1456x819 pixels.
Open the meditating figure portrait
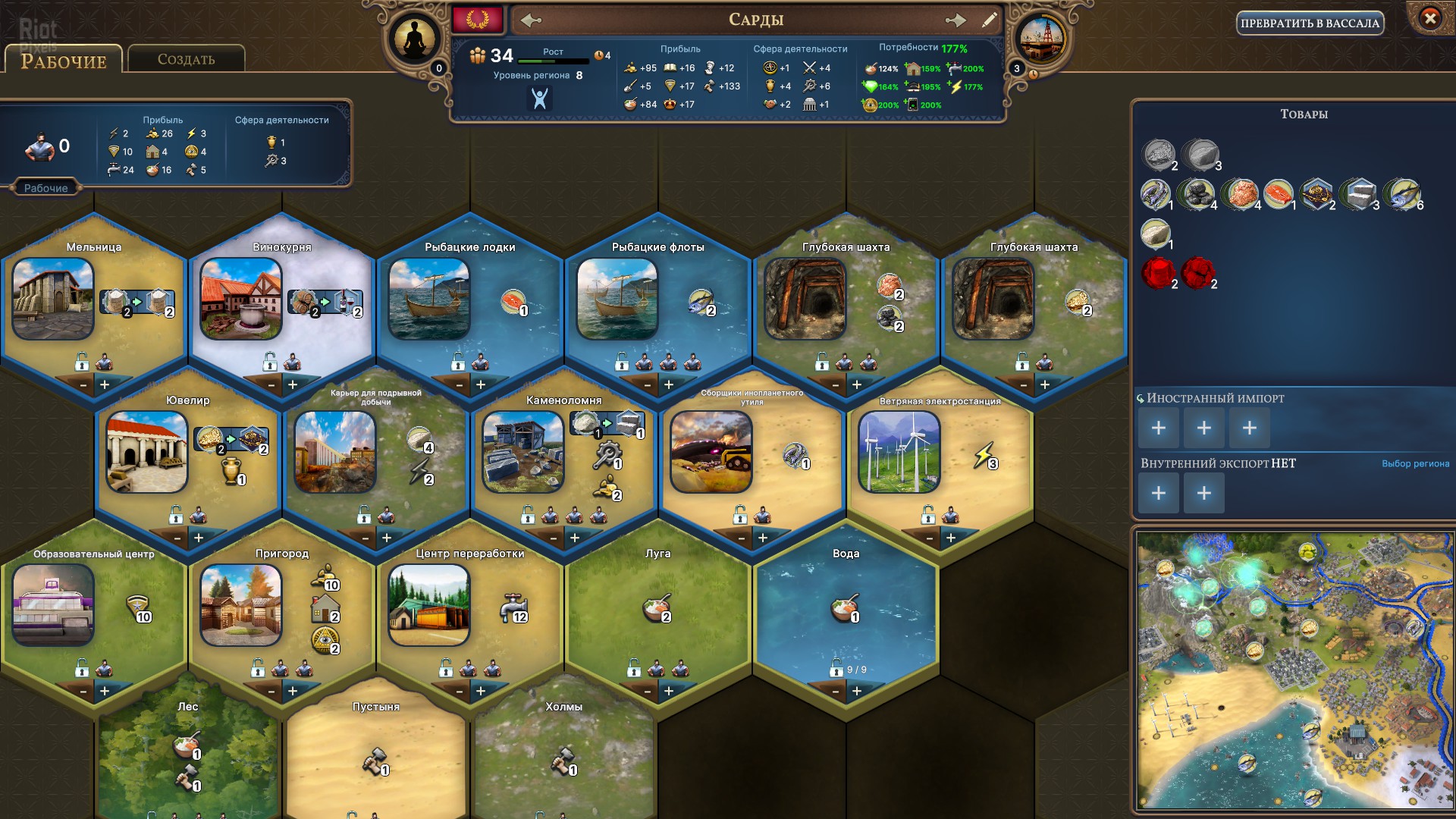(x=415, y=39)
